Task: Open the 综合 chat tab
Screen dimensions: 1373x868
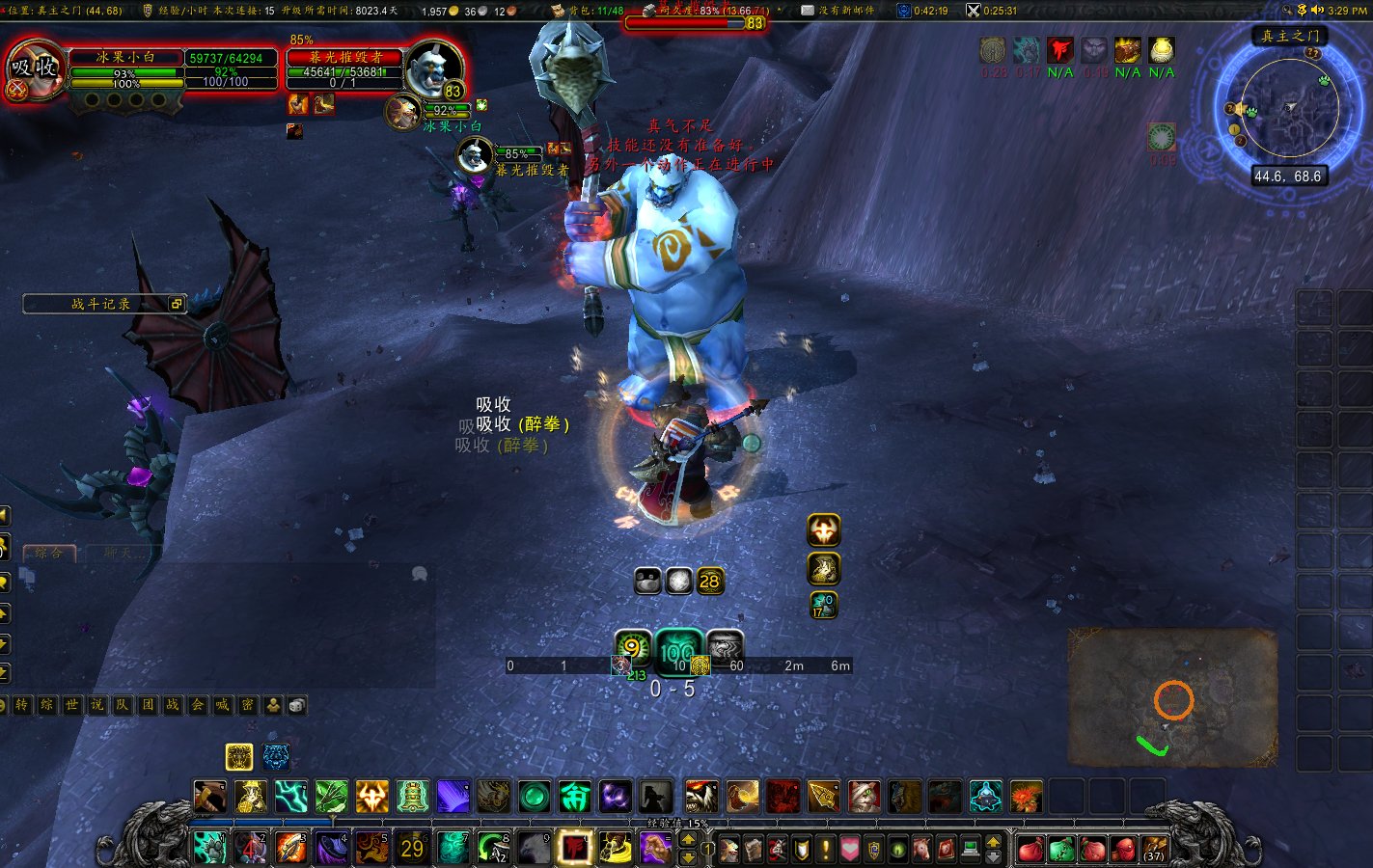Action: tap(49, 554)
